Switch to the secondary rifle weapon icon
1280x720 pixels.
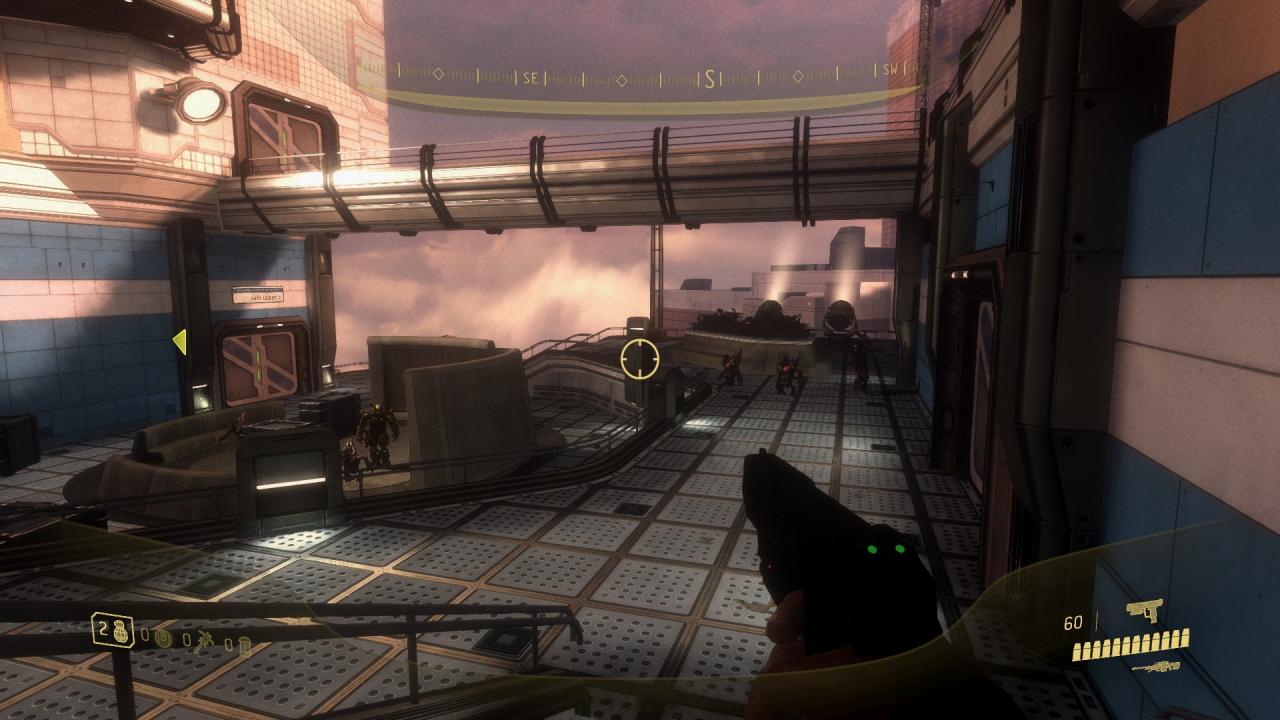[x=1155, y=667]
